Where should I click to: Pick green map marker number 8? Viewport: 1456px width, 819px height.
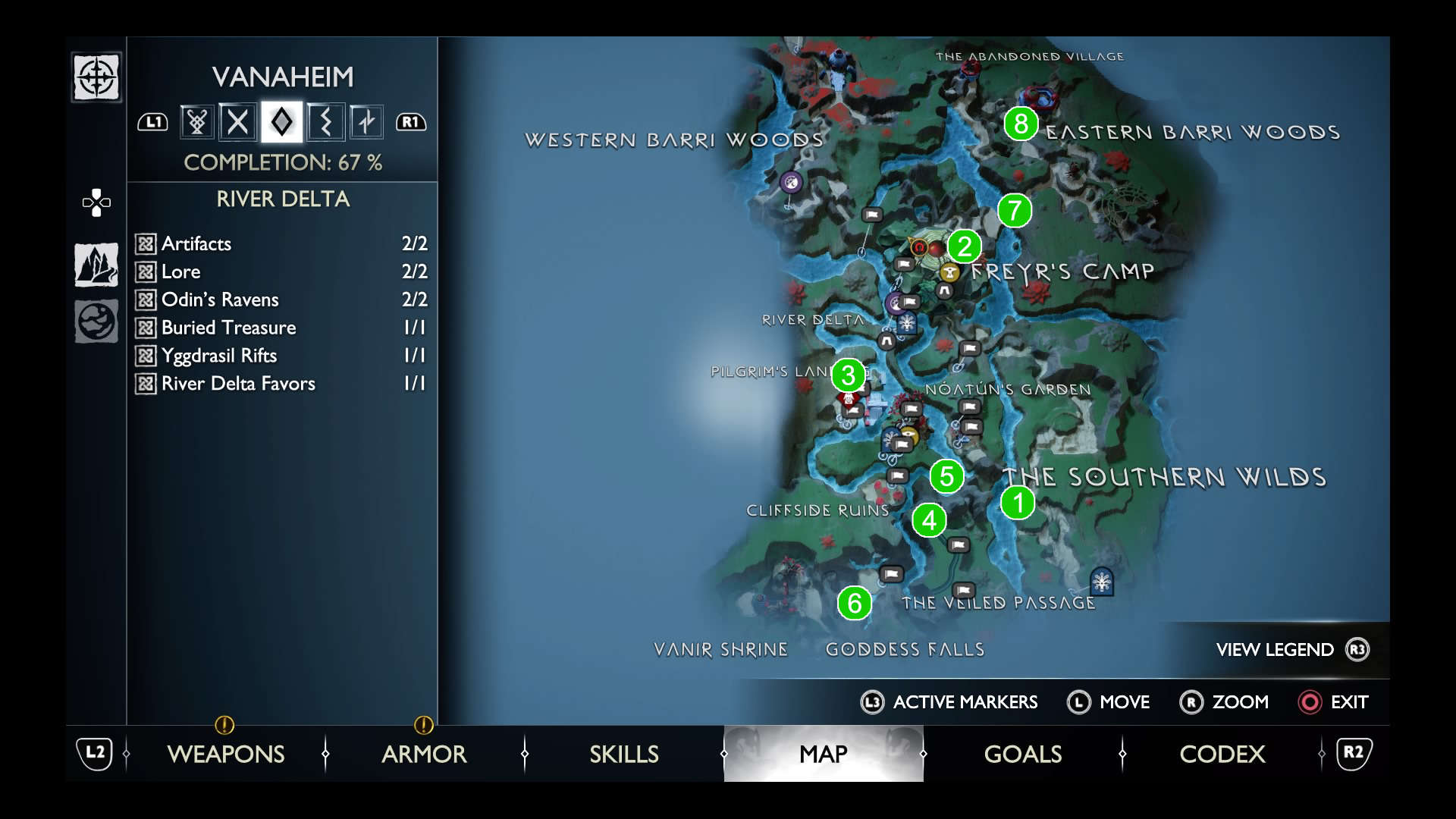1021,124
